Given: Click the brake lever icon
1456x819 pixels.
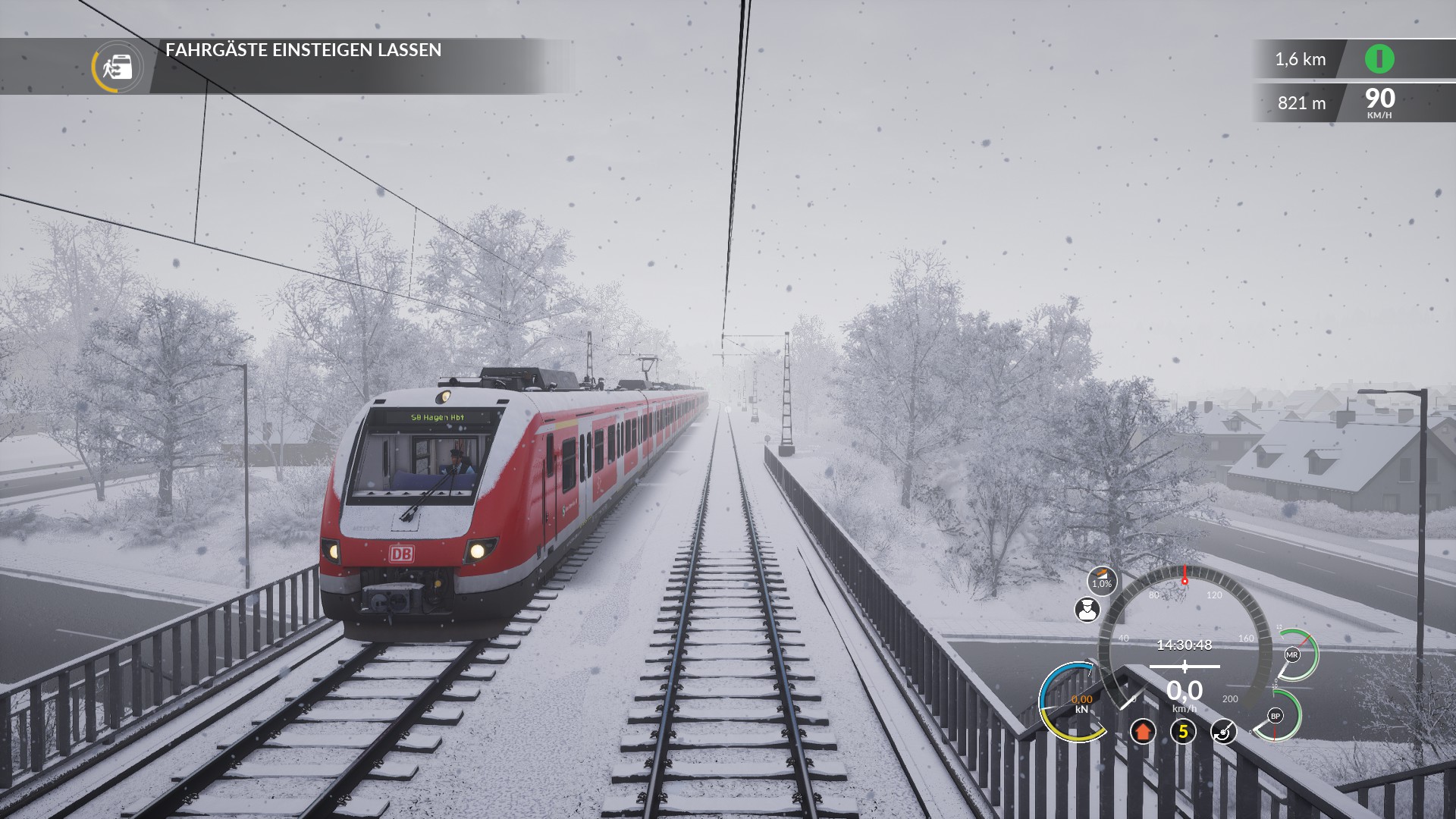Looking at the screenshot, I should [1223, 732].
